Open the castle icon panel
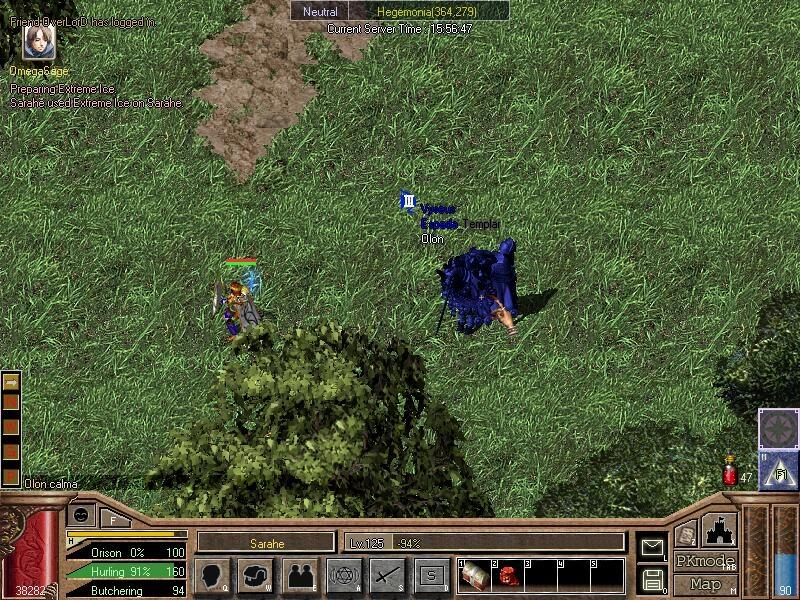 (720, 530)
